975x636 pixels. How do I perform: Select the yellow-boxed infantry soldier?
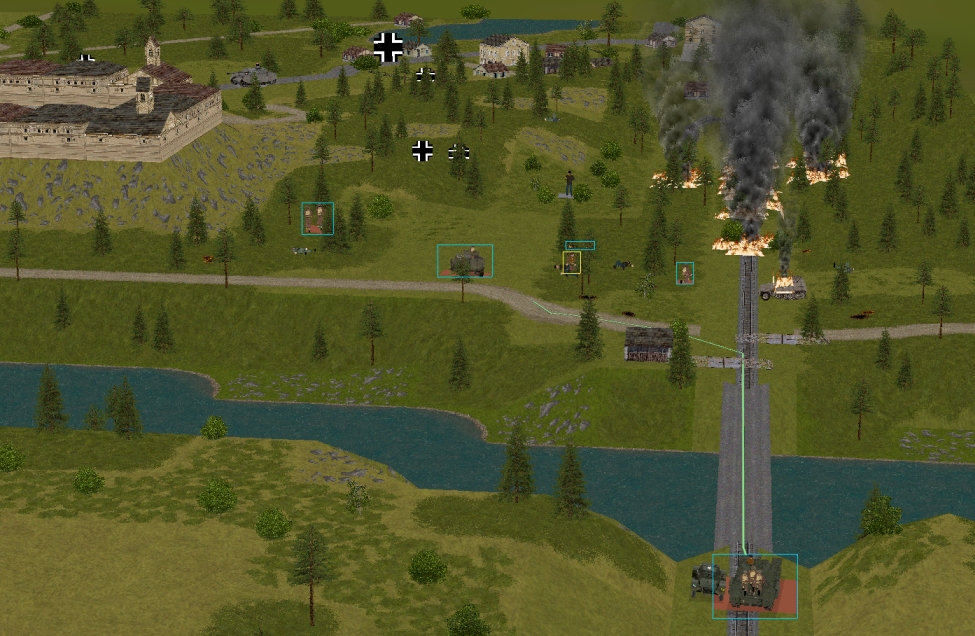pos(571,263)
